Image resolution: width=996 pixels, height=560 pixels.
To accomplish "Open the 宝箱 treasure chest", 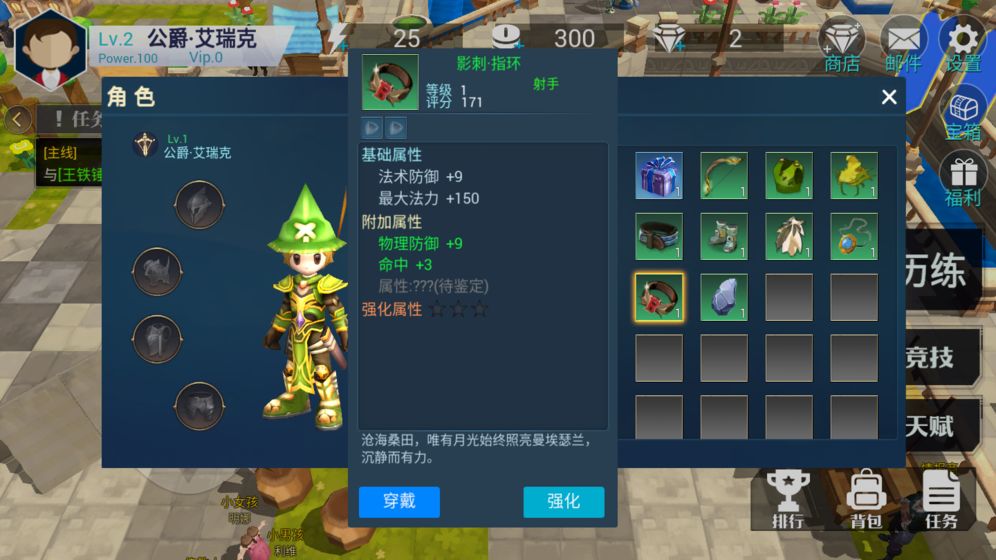I will pyautogui.click(x=964, y=113).
